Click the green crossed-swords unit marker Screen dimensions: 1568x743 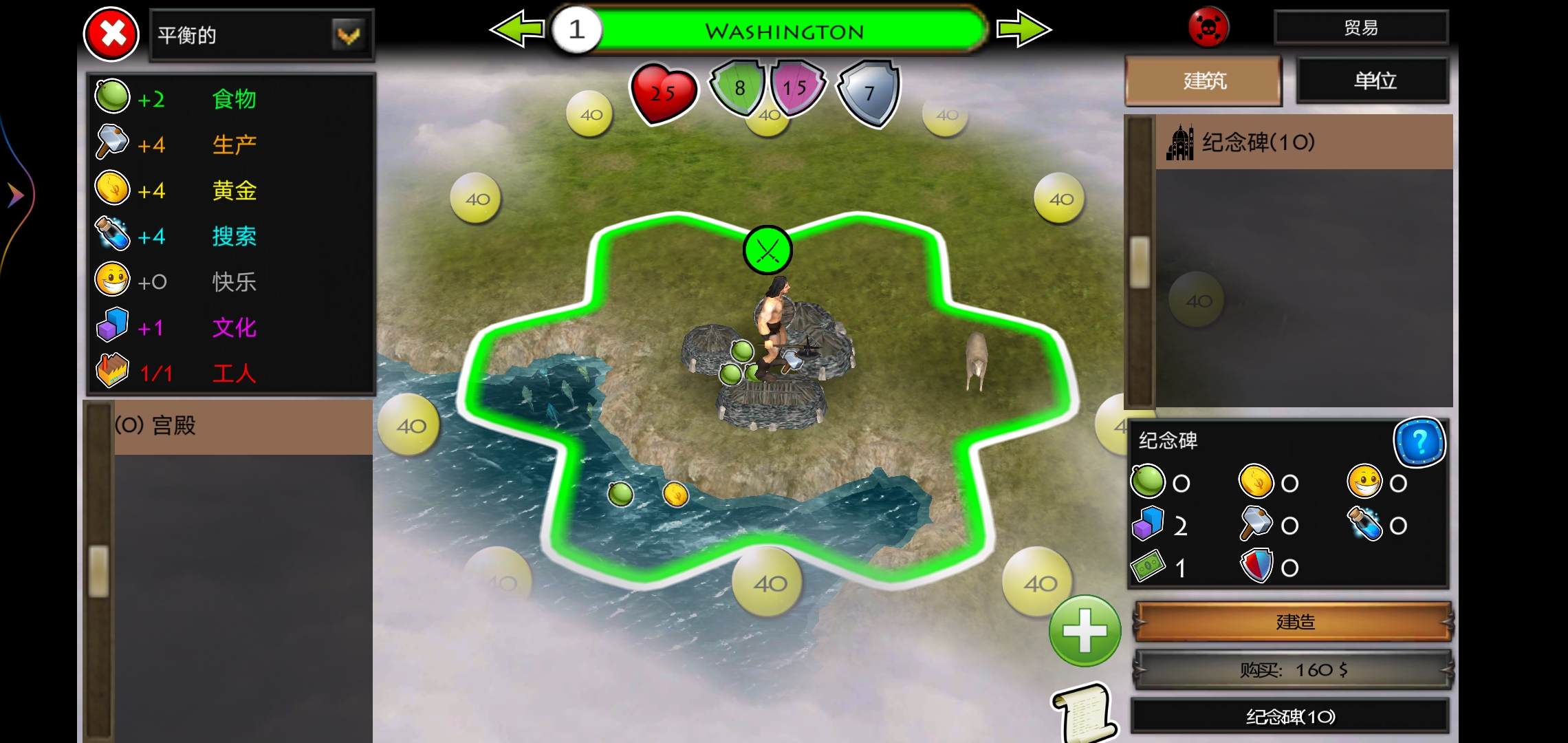[767, 250]
